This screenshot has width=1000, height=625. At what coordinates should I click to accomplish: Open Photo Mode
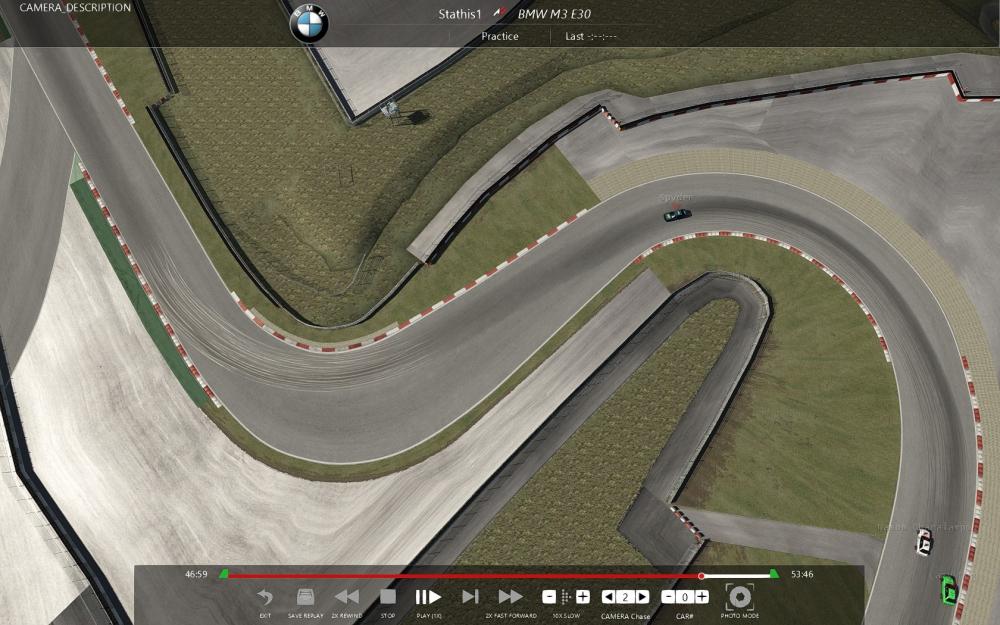[740, 597]
